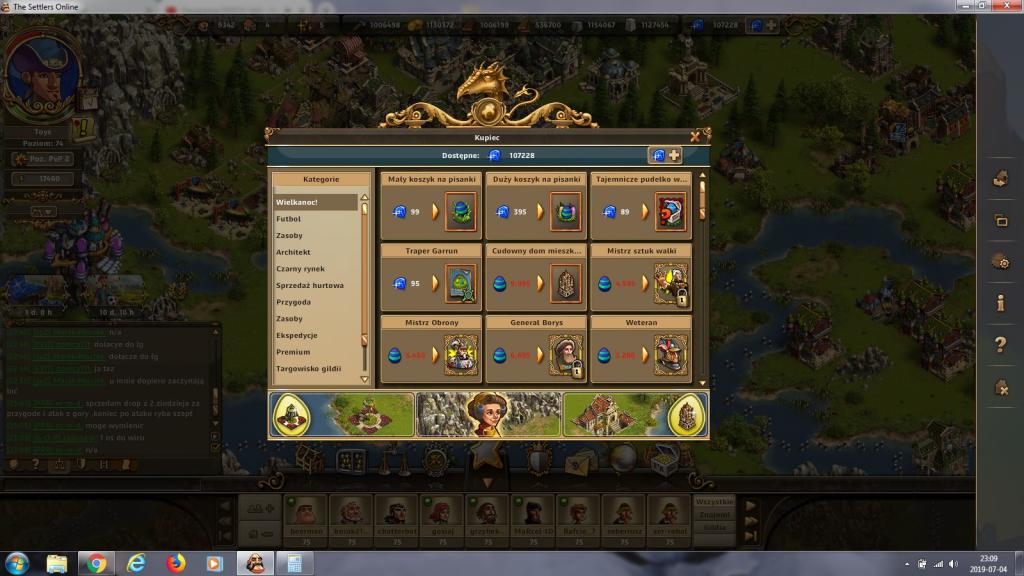This screenshot has height=576, width=1024.
Task: Show the Ekspedycje category
Action: pyautogui.click(x=297, y=336)
